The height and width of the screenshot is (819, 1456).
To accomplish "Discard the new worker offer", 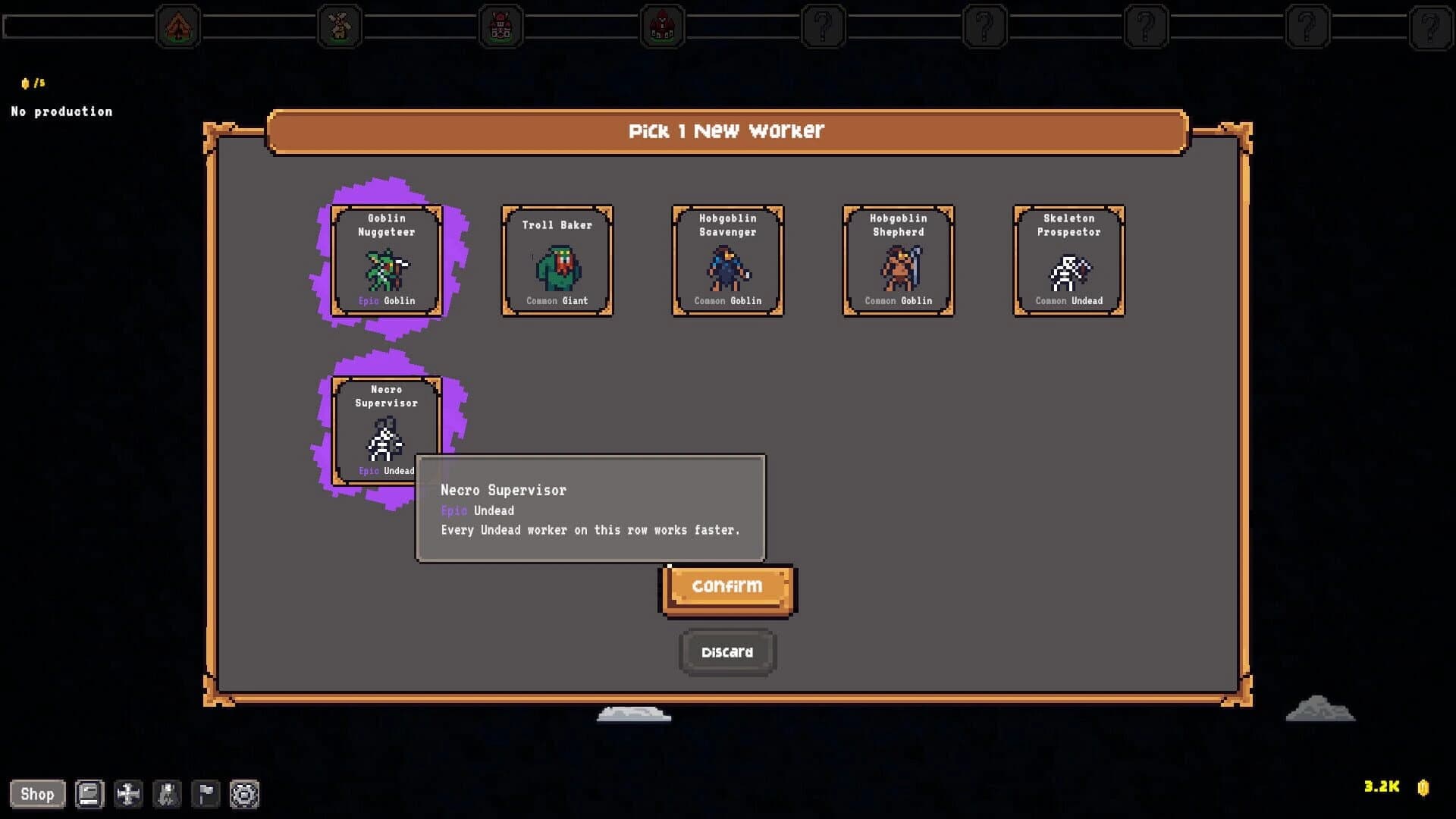I will [727, 651].
